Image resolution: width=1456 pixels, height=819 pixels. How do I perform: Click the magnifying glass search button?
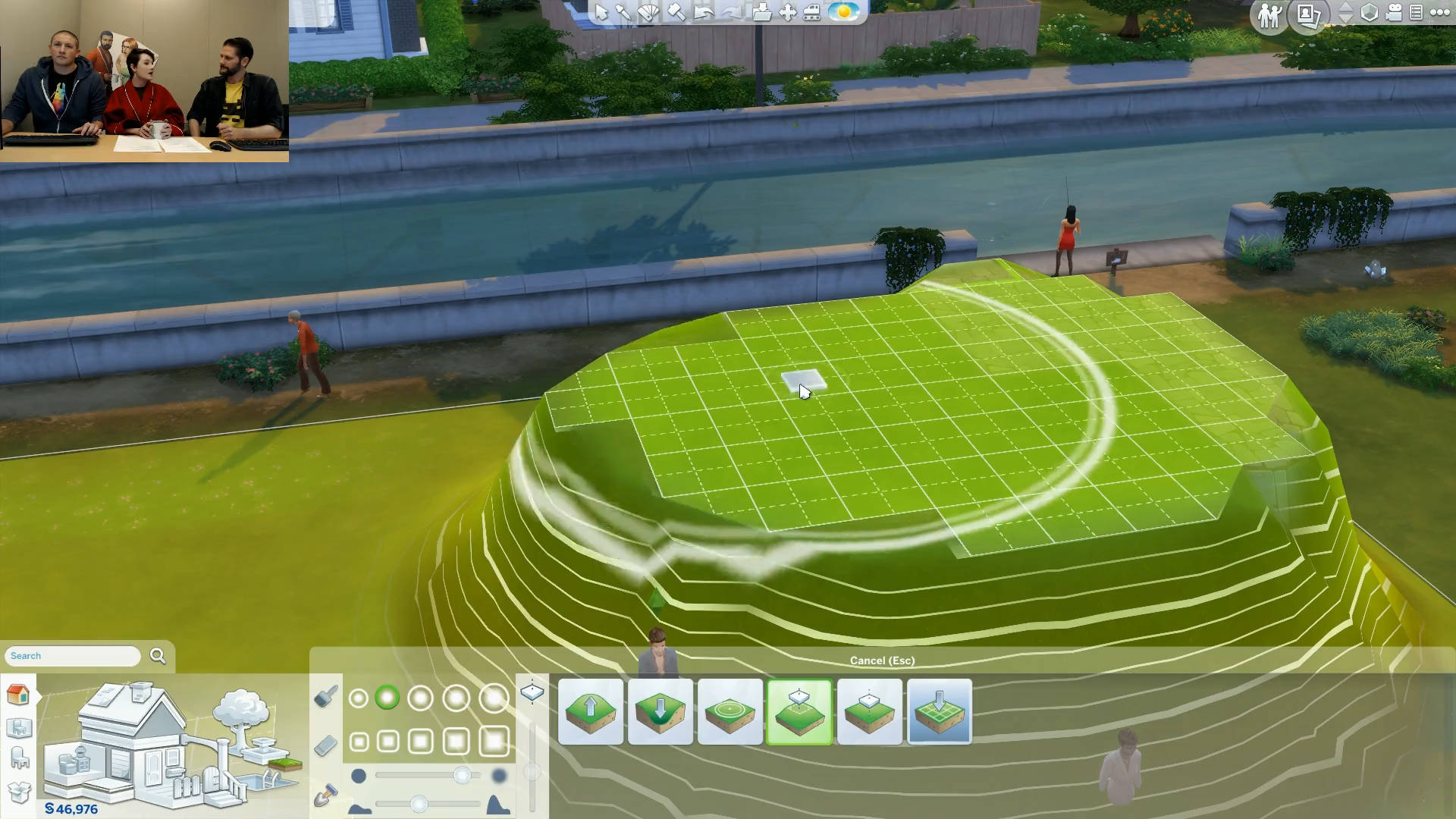(x=158, y=656)
